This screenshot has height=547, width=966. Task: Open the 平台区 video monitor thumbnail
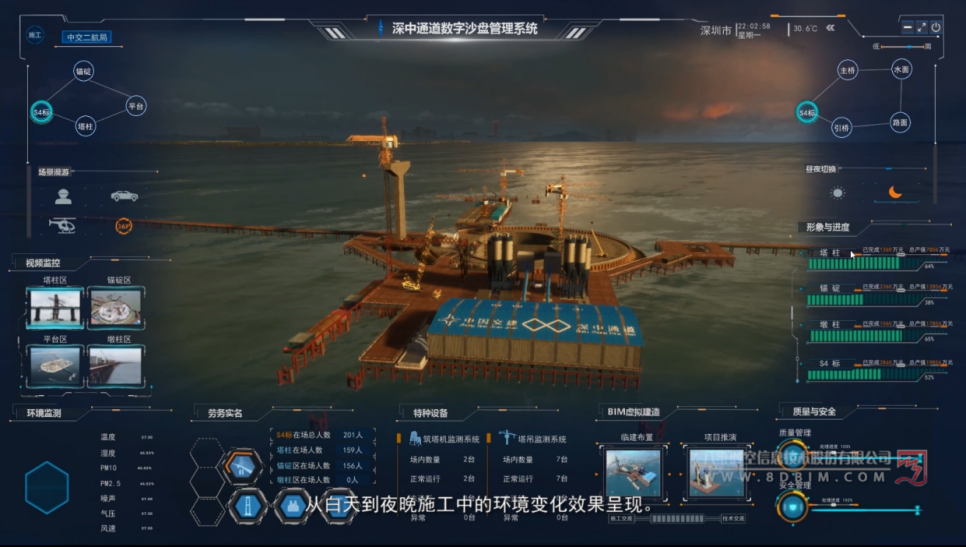pyautogui.click(x=56, y=366)
